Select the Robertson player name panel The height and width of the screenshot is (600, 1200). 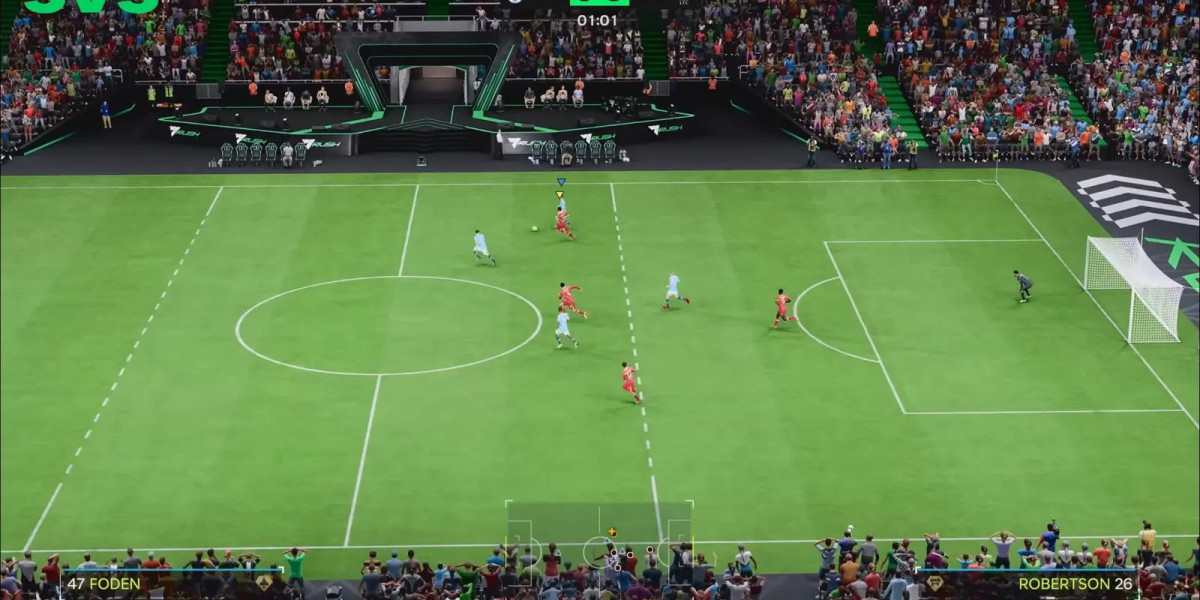click(1030, 583)
